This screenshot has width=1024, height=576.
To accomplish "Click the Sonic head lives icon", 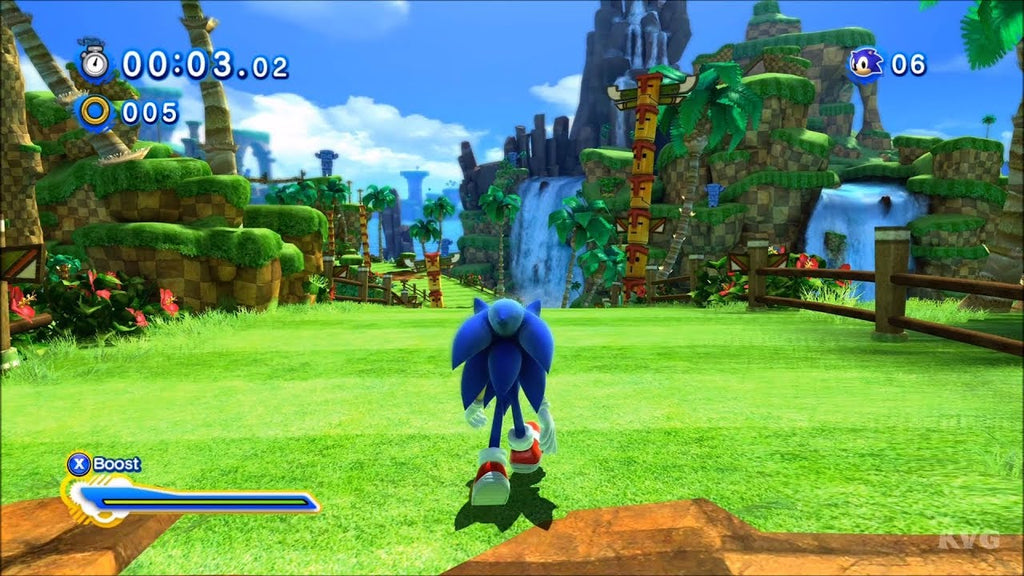I will tap(865, 65).
